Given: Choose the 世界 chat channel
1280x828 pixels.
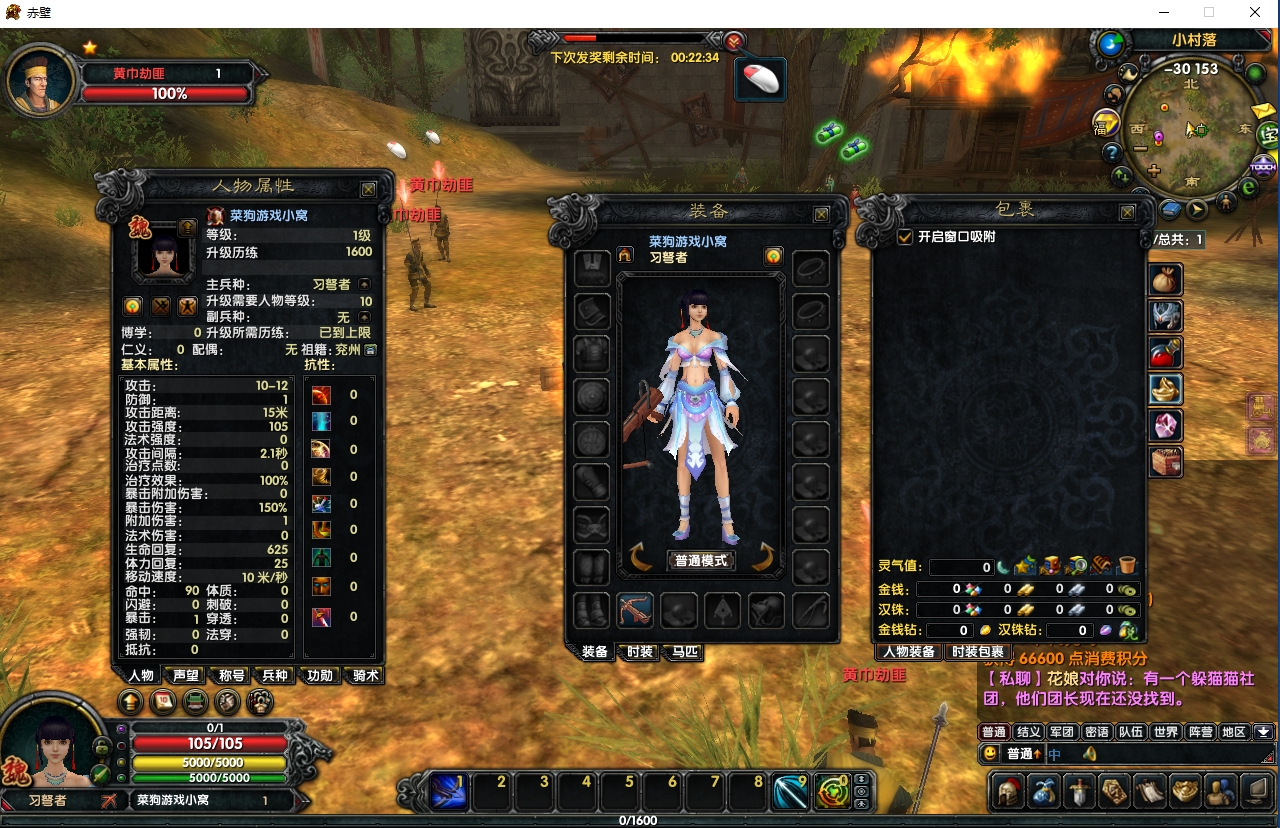Looking at the screenshot, I should 1166,732.
